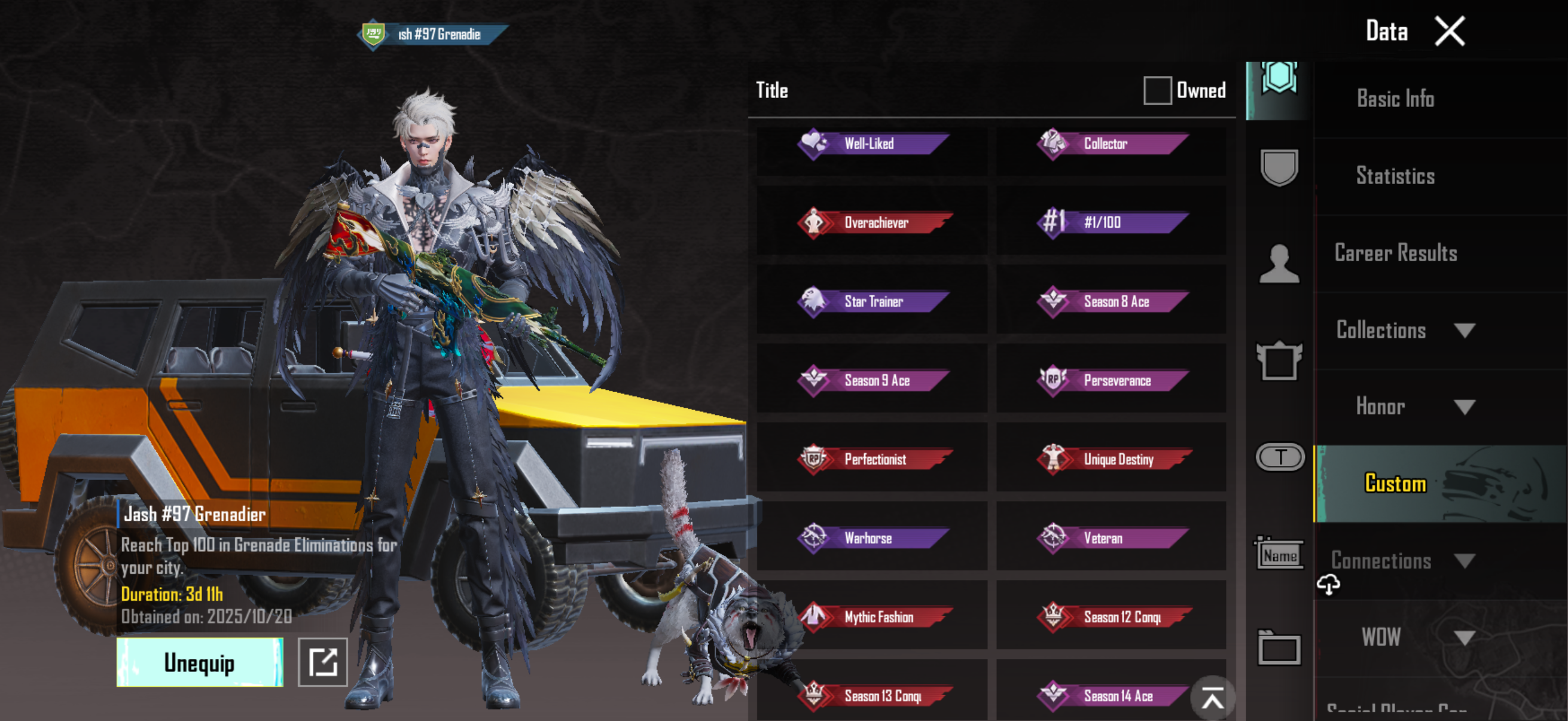Viewport: 1568px width, 721px height.
Task: Close the Data panel
Action: [x=1450, y=31]
